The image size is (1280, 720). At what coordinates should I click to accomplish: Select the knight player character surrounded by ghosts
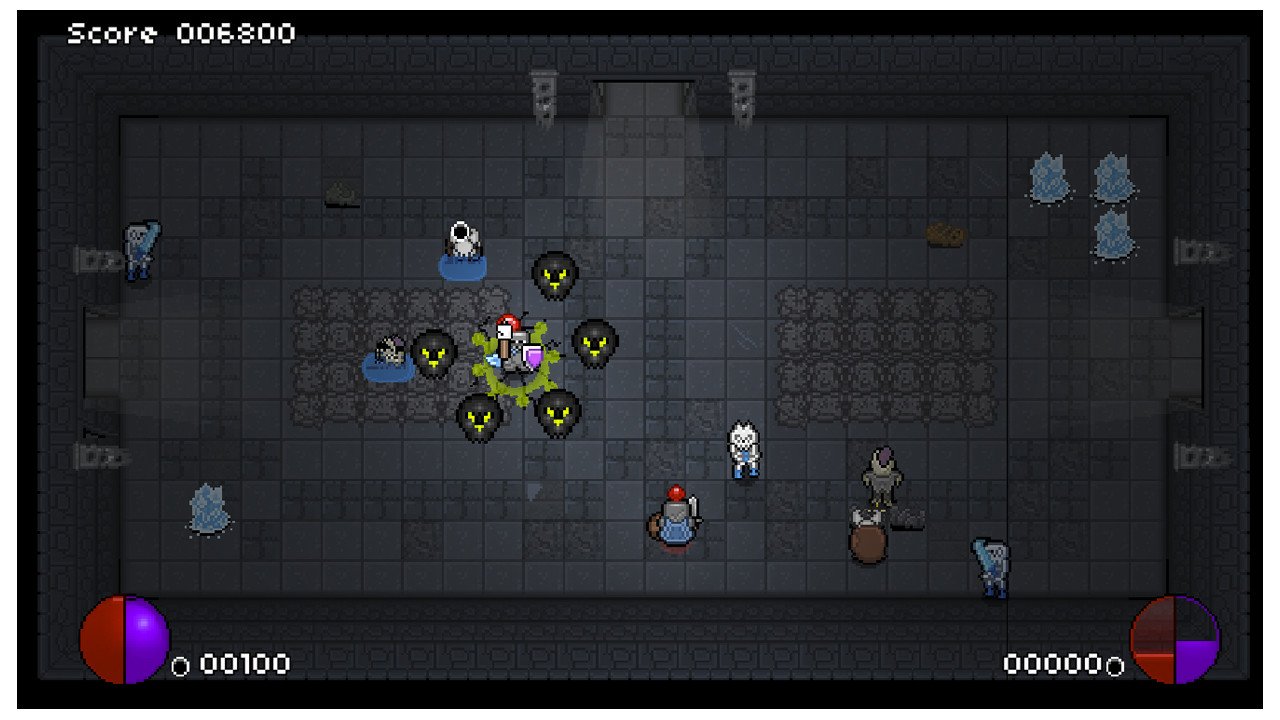tap(510, 345)
